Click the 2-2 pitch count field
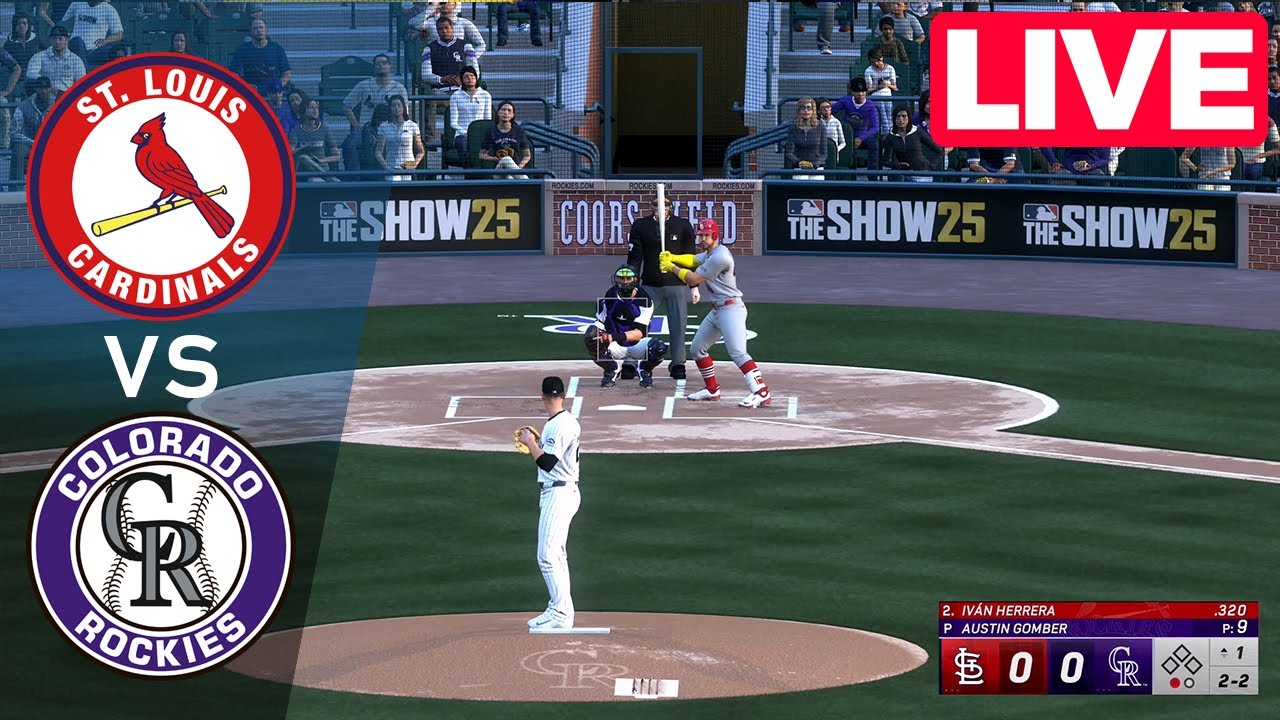Screen dimensions: 1280x720 (x=1233, y=681)
